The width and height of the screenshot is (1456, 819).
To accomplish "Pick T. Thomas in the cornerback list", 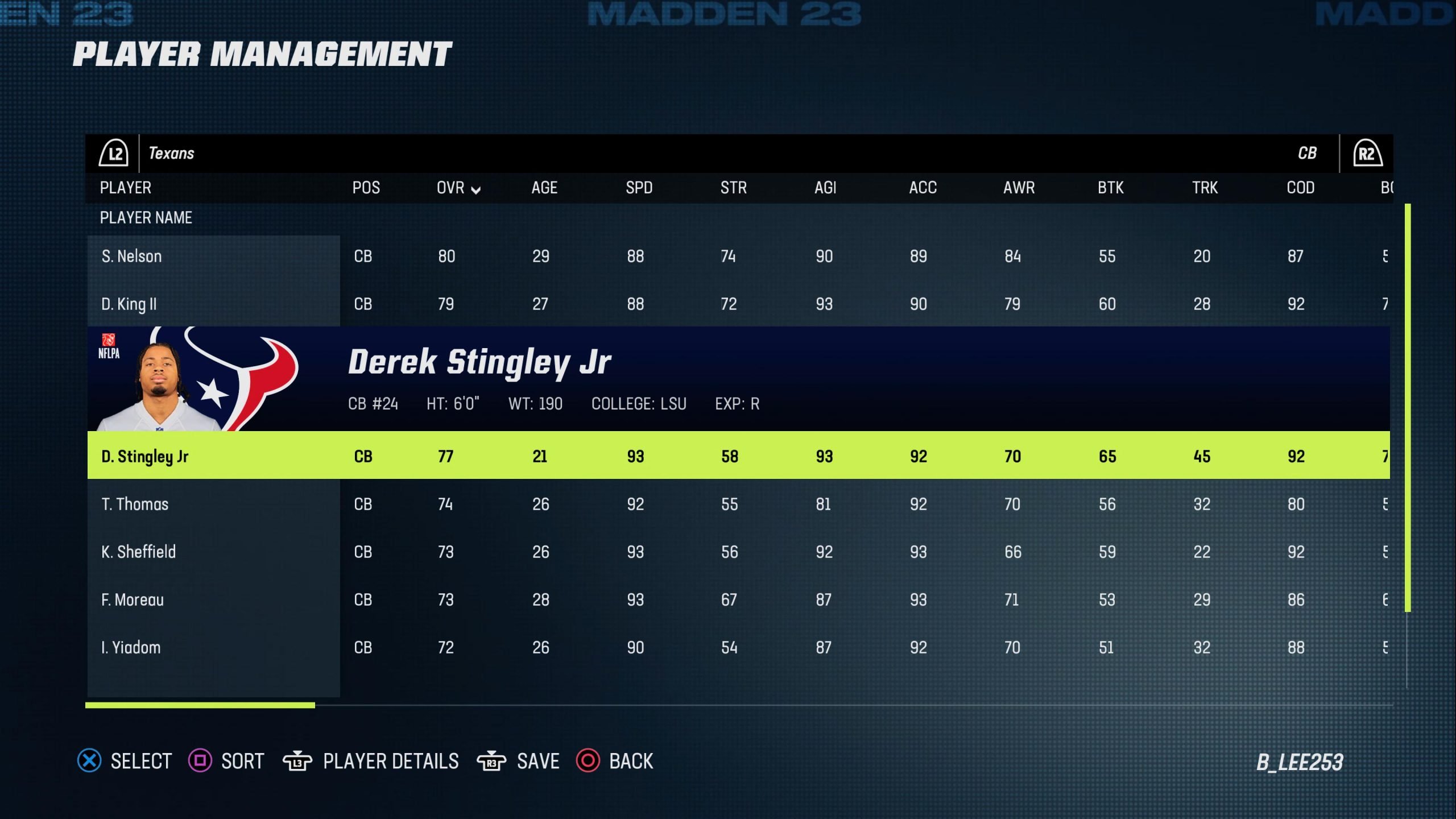I will click(x=135, y=504).
